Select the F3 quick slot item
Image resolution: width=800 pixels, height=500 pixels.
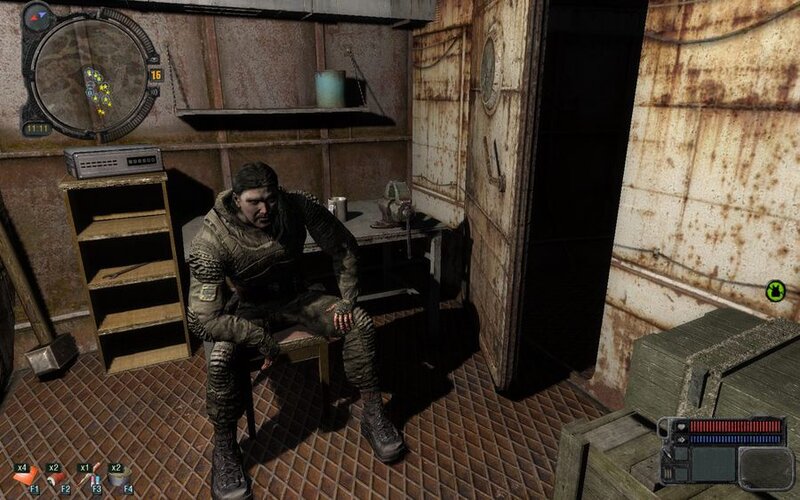[89, 477]
